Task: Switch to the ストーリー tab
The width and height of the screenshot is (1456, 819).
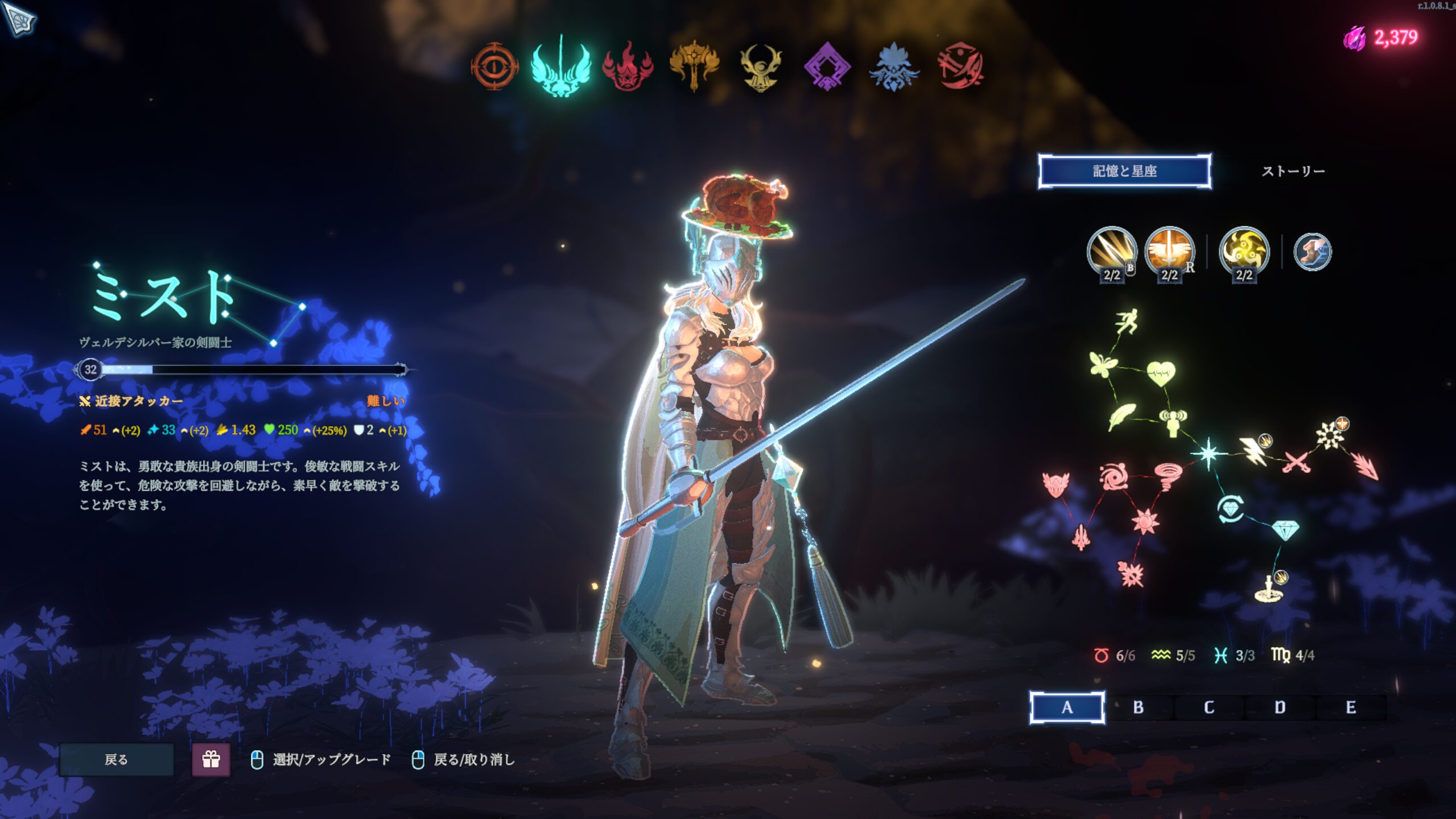Action: pos(1293,171)
